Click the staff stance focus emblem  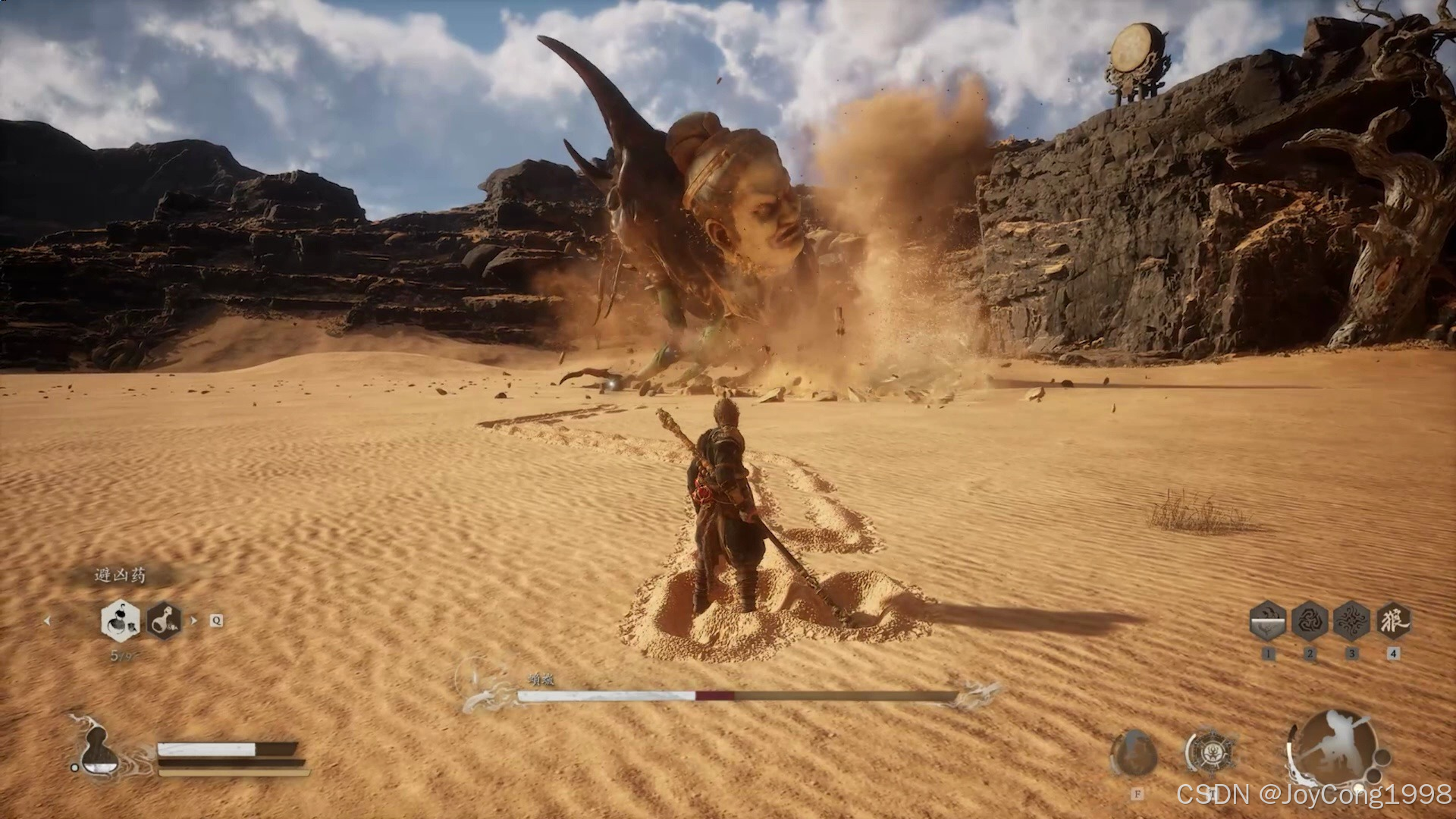pyautogui.click(x=1333, y=748)
